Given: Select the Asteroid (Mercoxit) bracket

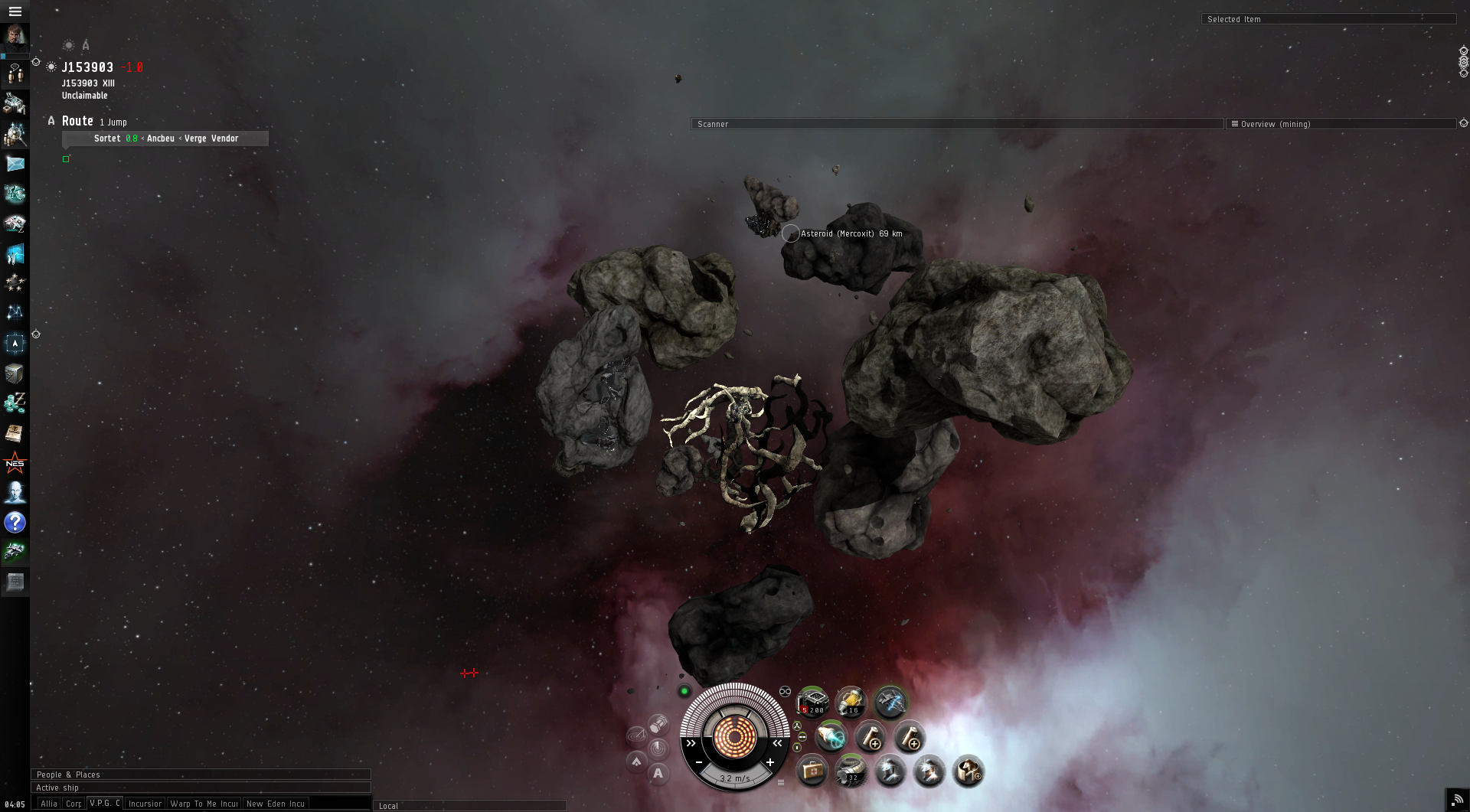Looking at the screenshot, I should point(791,233).
